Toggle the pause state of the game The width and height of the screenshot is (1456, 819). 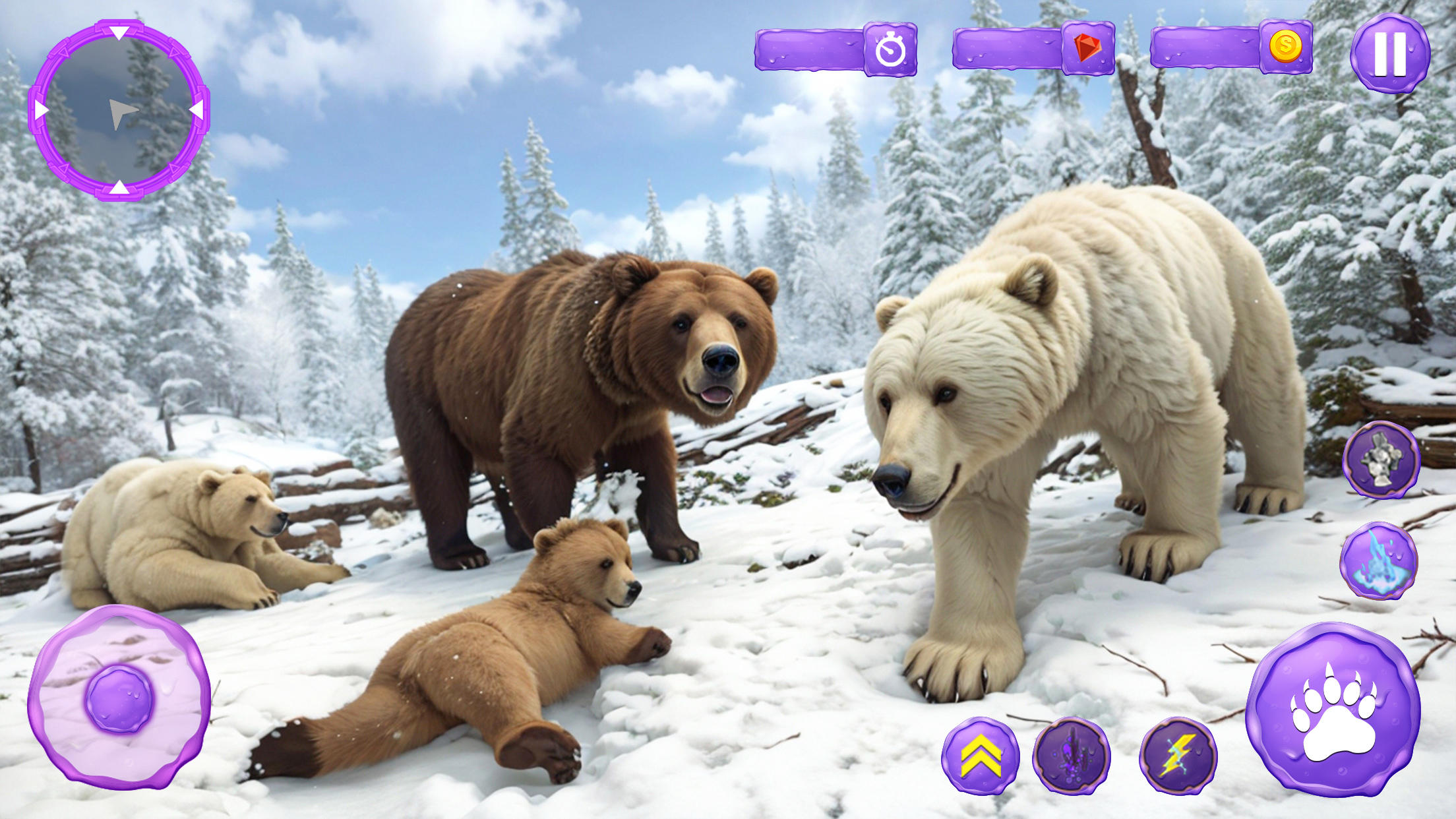[1390, 53]
